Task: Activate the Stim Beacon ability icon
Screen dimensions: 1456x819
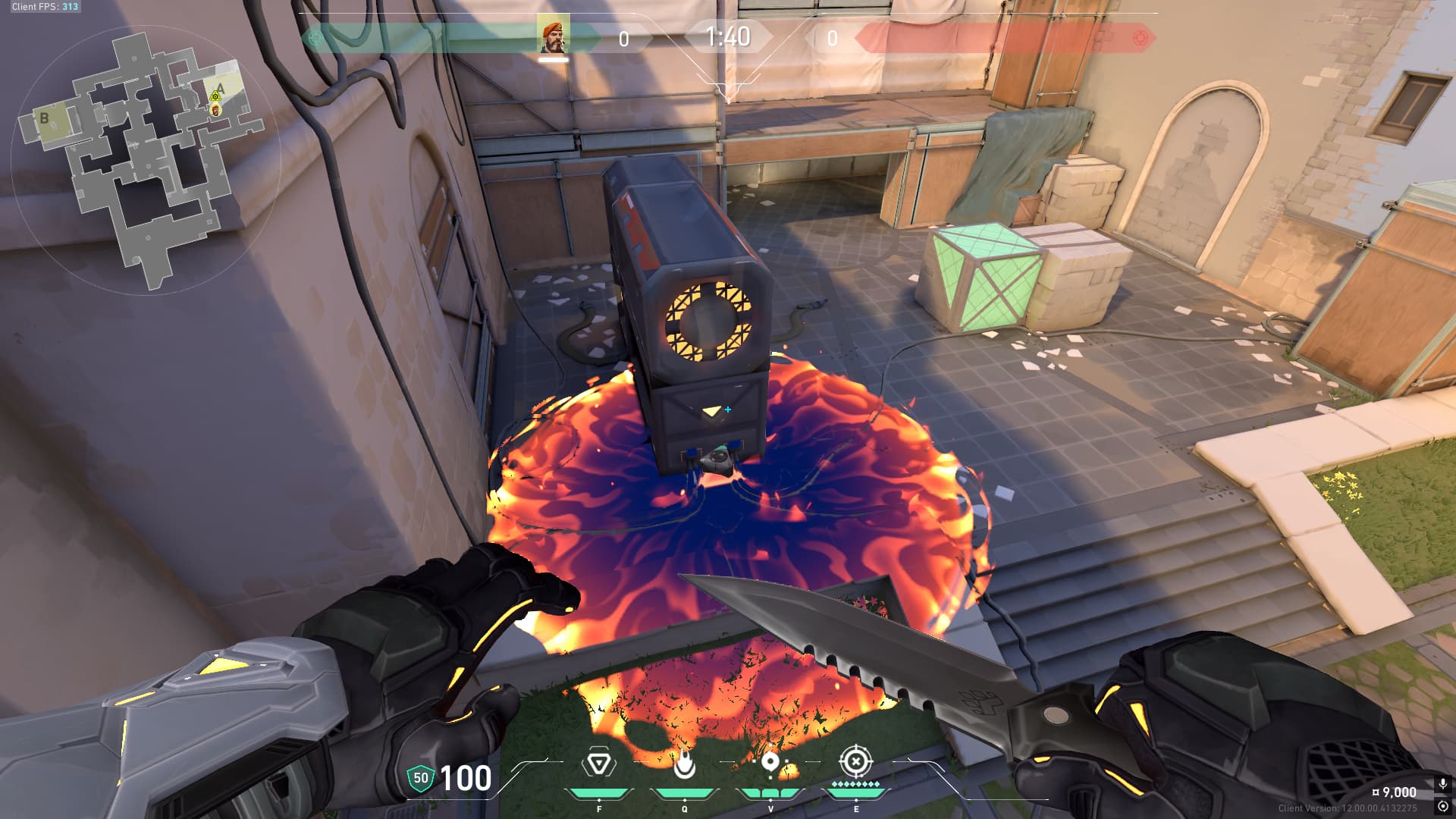Action: point(598,764)
